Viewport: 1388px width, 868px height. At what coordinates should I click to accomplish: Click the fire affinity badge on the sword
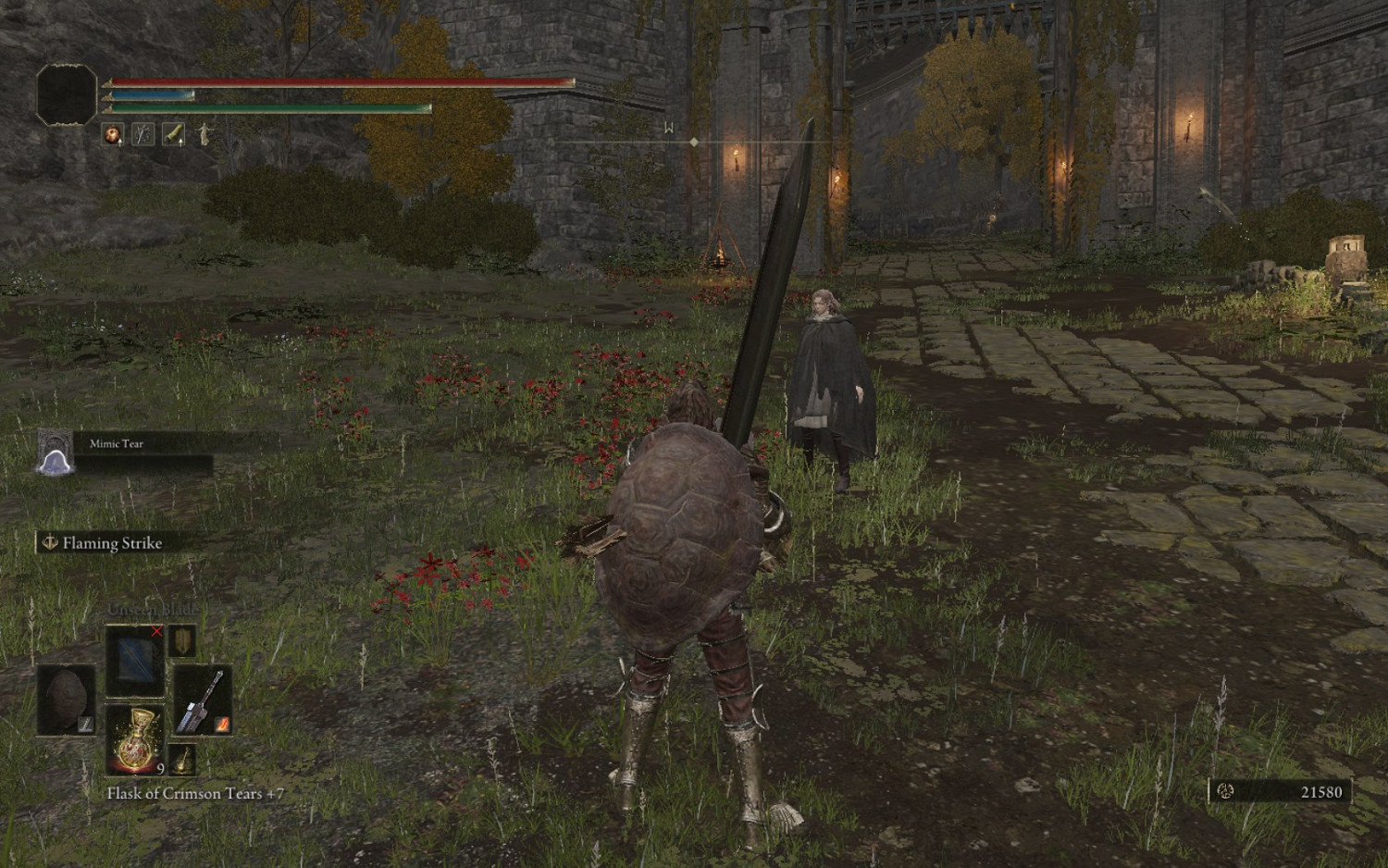(223, 725)
